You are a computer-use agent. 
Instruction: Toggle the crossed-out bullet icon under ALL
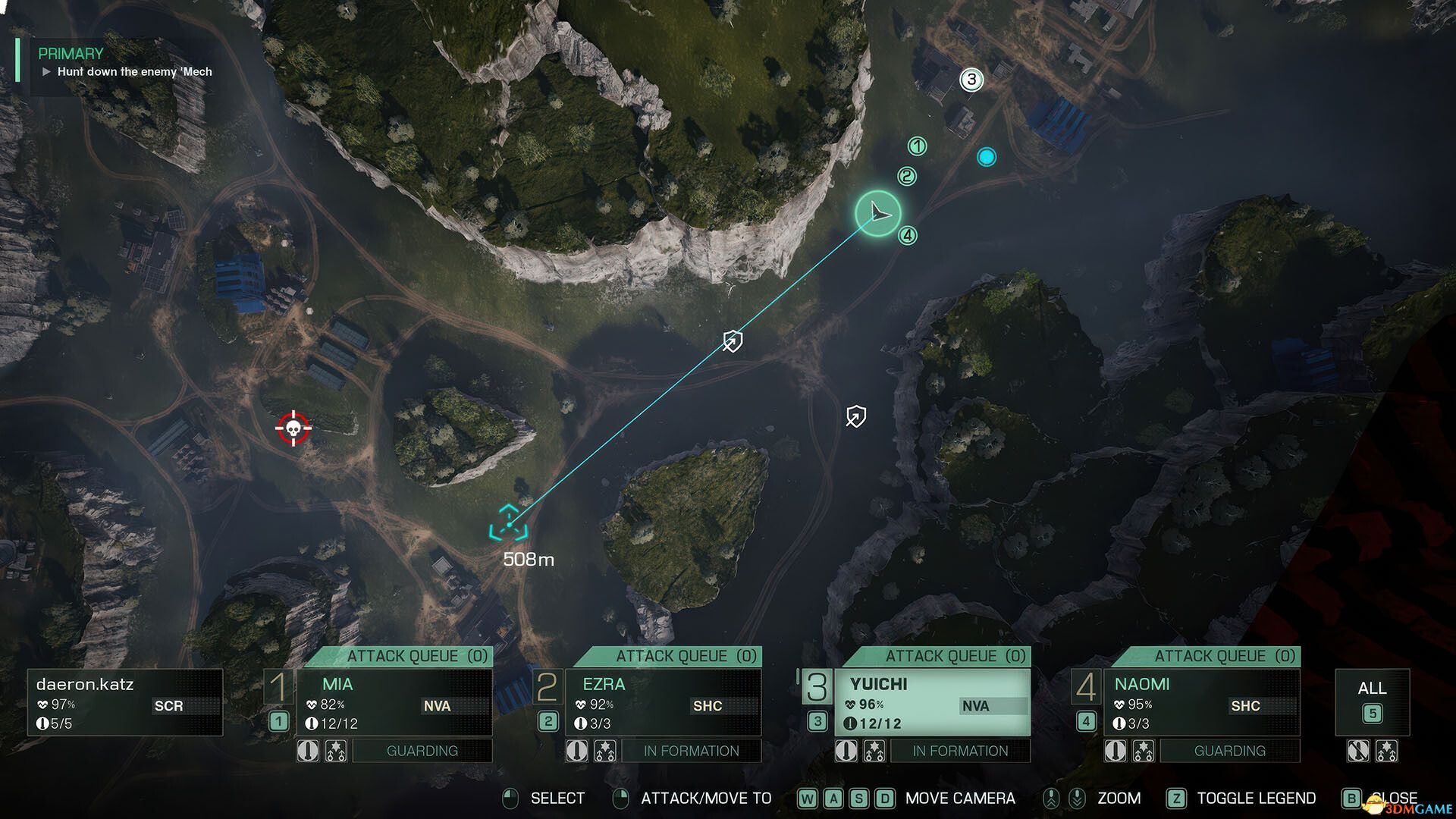coord(1357,751)
